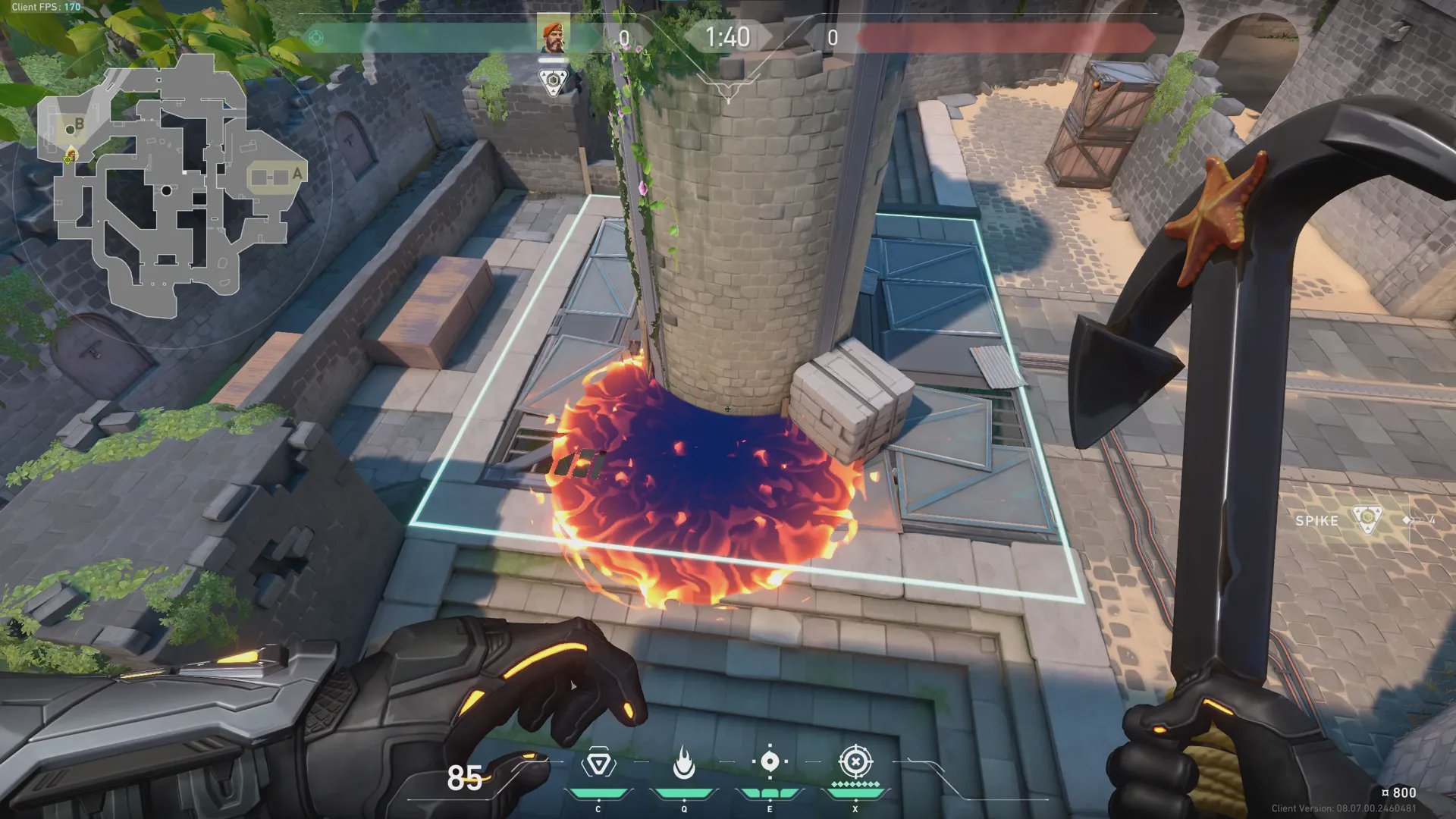
Task: Click the A site marker on minimap
Action: (297, 174)
